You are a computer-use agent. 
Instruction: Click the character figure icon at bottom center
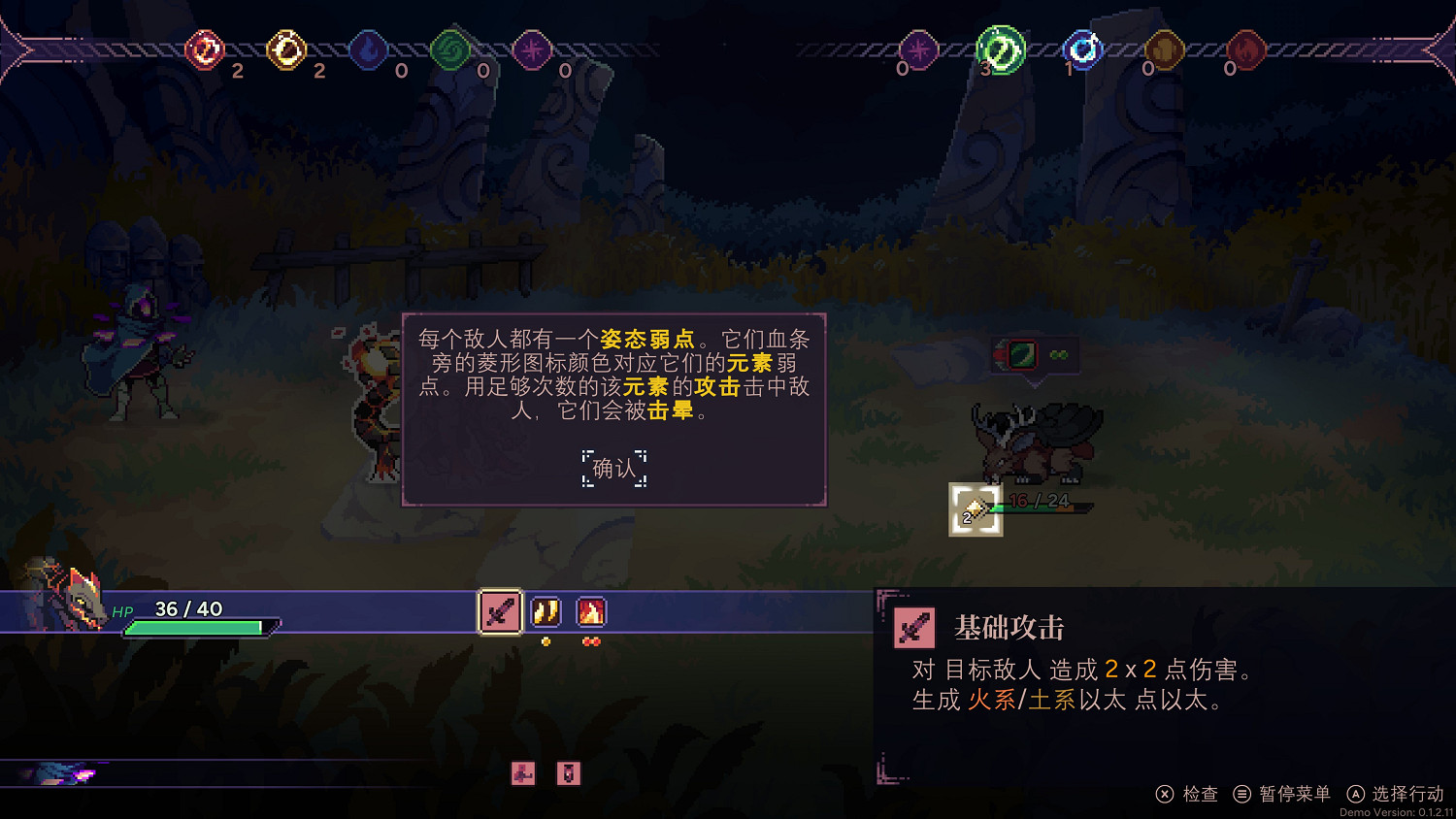click(x=522, y=773)
